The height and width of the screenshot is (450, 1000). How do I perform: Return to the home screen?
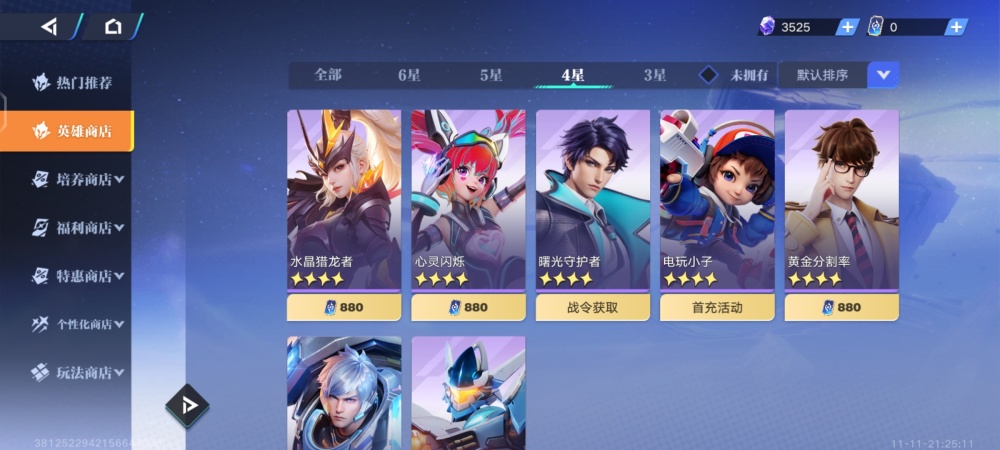tap(113, 27)
